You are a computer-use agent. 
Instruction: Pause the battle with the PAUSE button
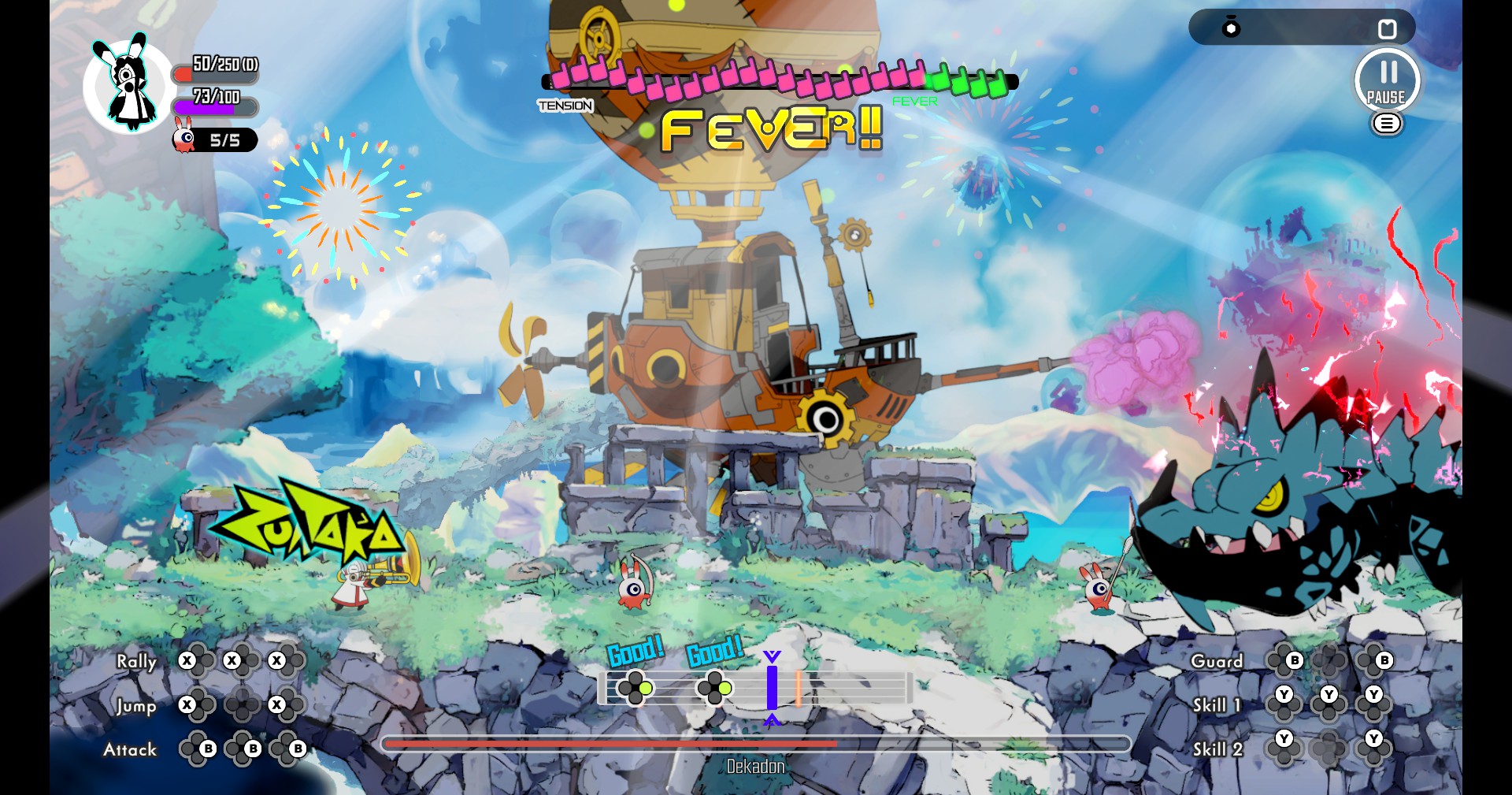pyautogui.click(x=1387, y=80)
